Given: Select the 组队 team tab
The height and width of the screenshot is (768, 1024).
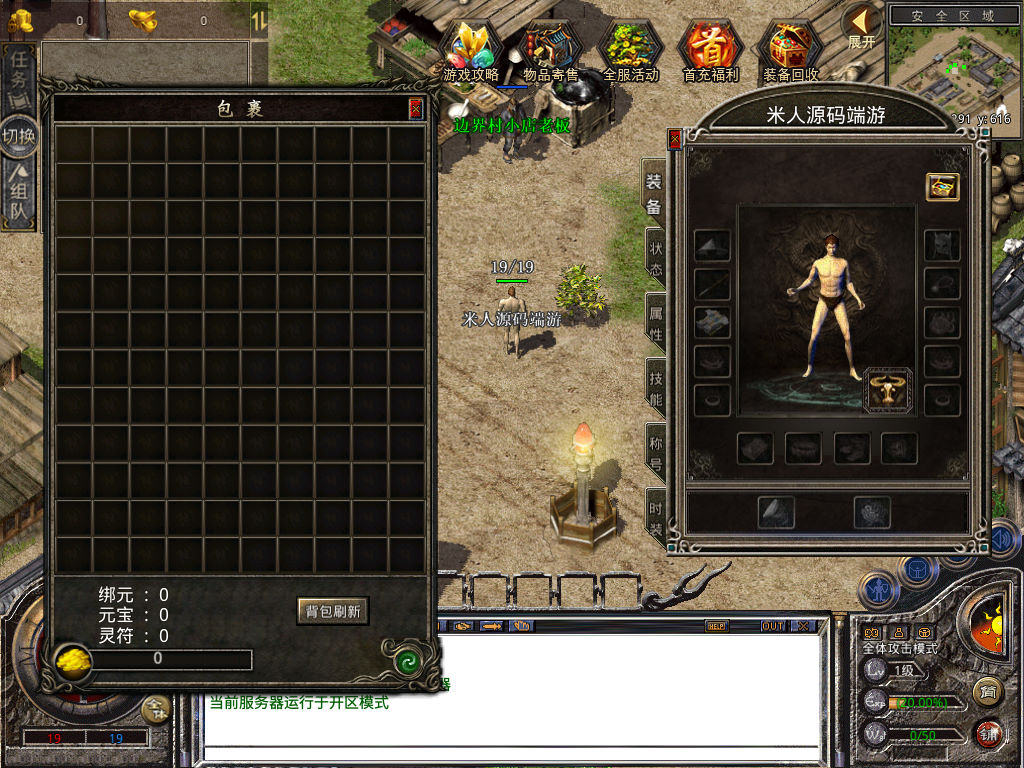Looking at the screenshot, I should click(19, 193).
